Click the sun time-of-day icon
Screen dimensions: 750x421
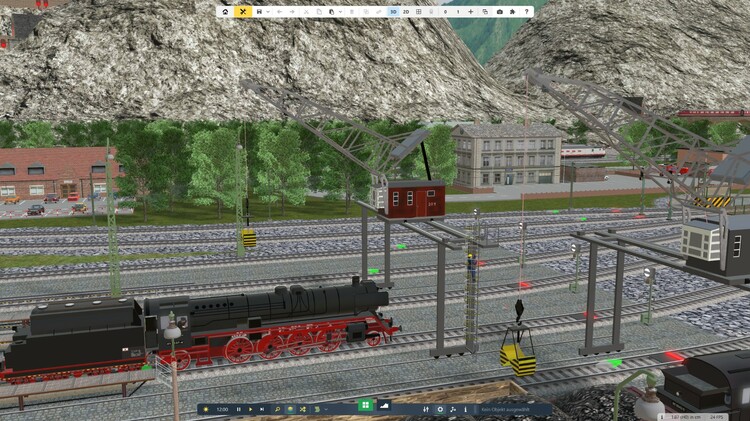coord(206,409)
